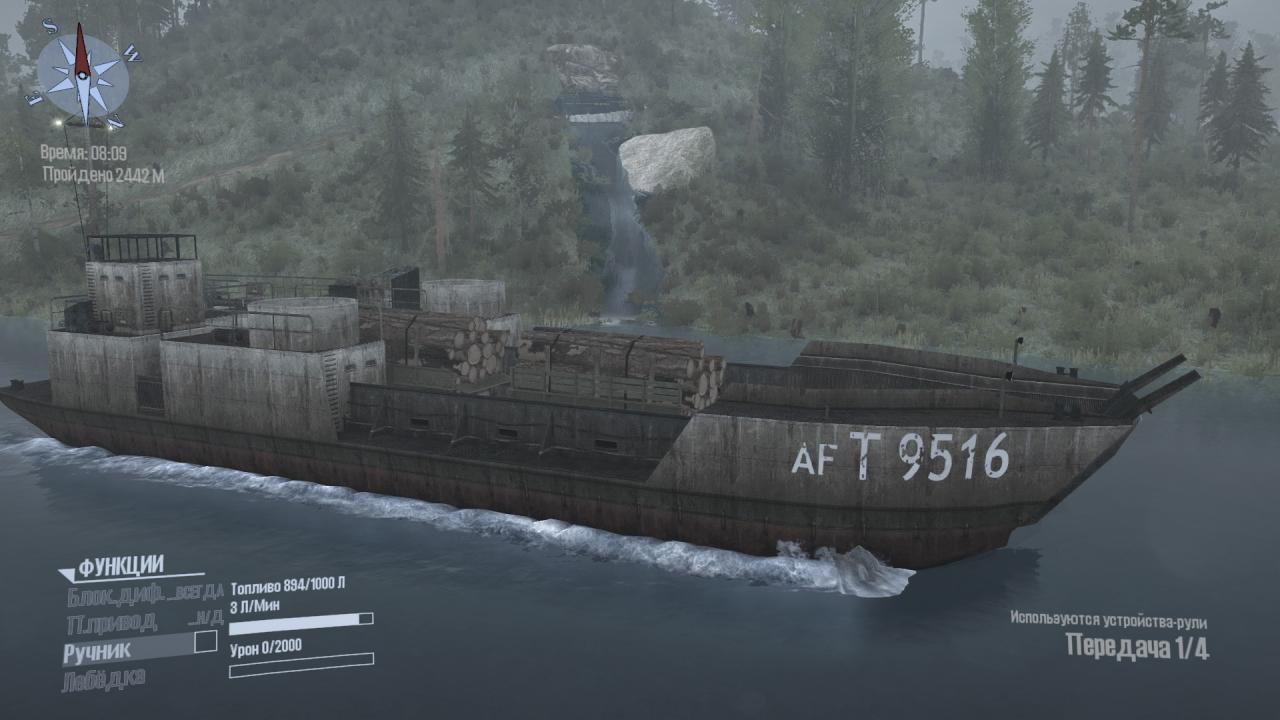Select the Лебёдка winch function
1280x720 pixels.
104,680
